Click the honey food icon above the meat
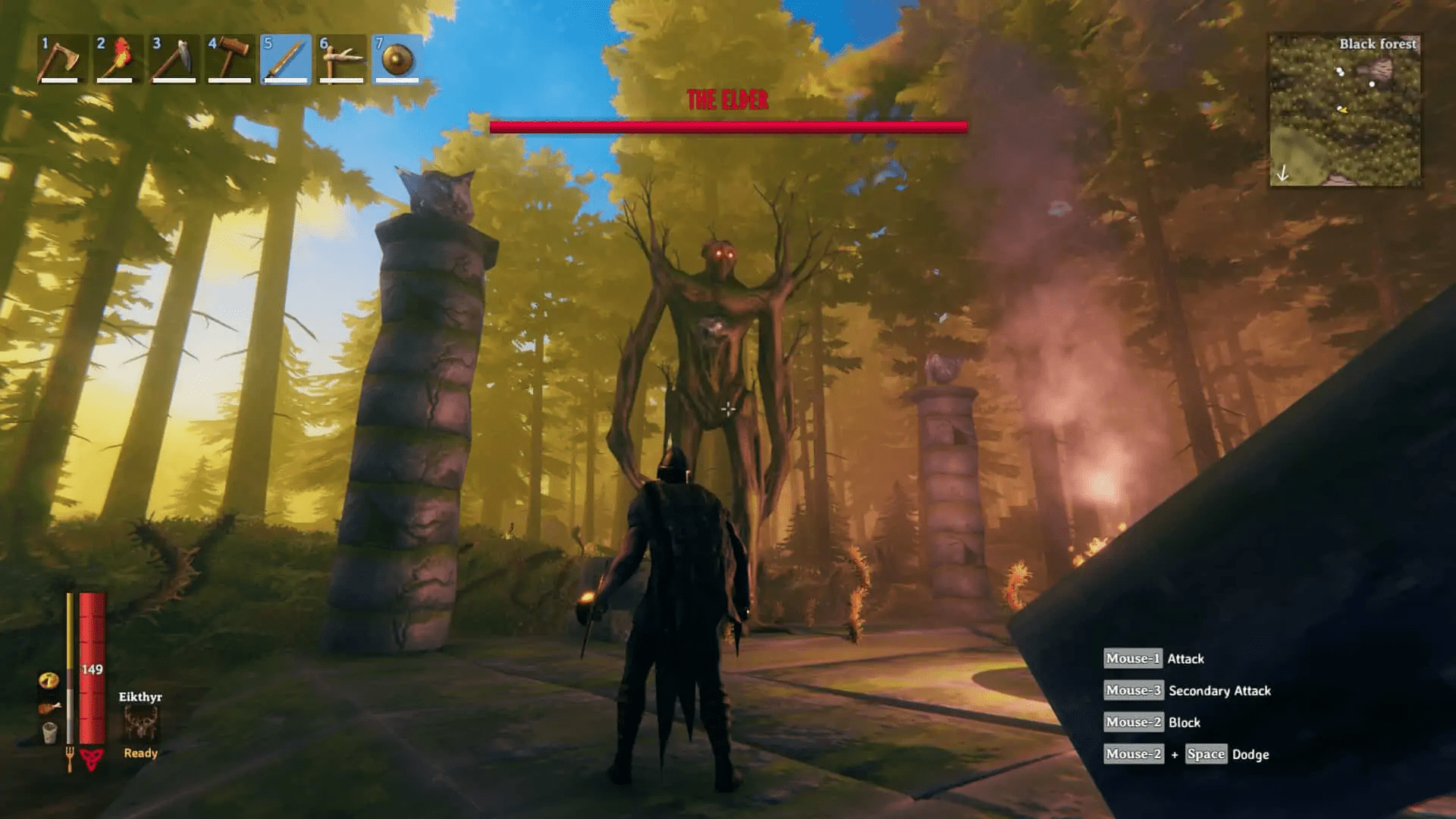 49,679
